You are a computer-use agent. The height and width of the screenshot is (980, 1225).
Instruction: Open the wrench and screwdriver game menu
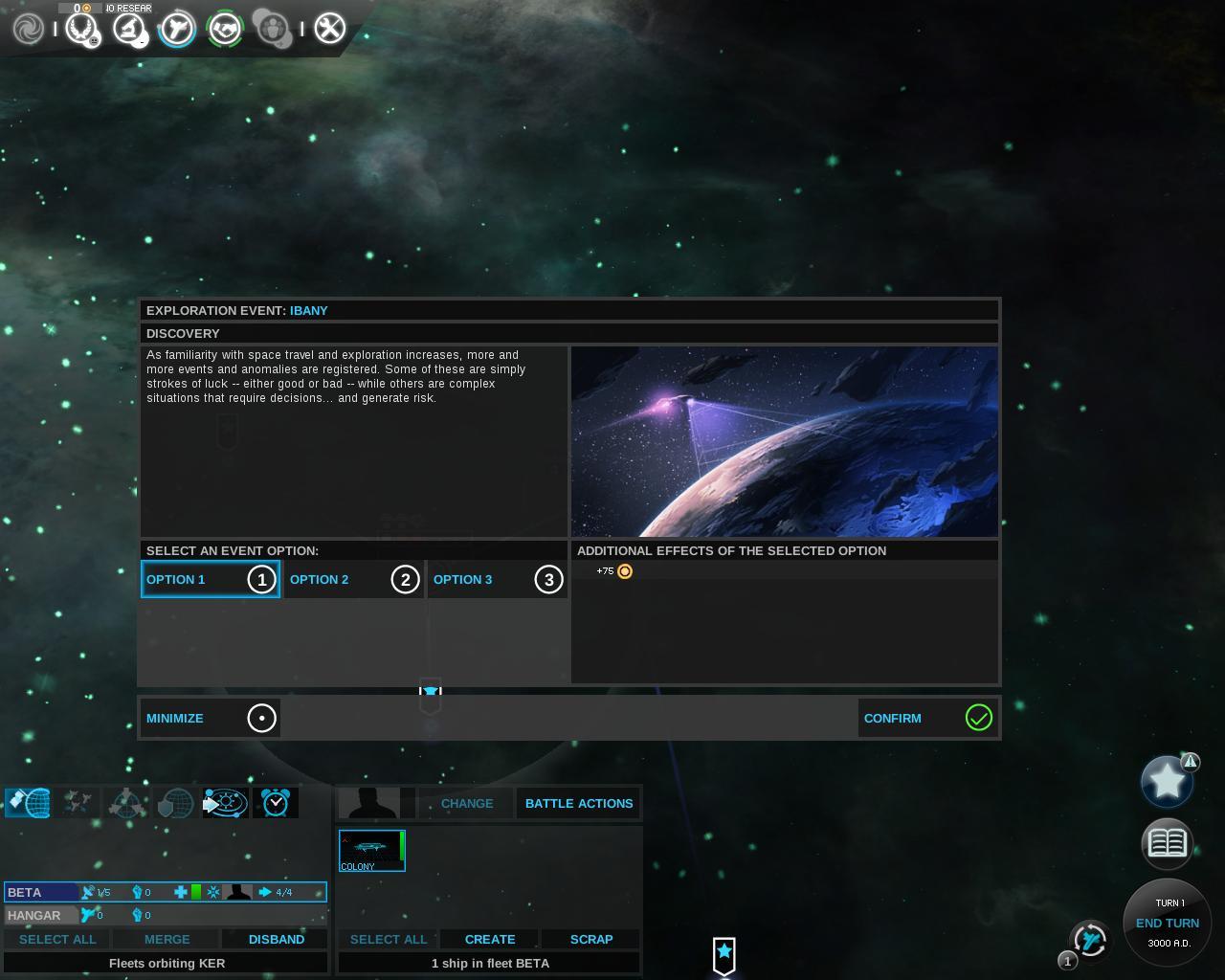click(329, 28)
